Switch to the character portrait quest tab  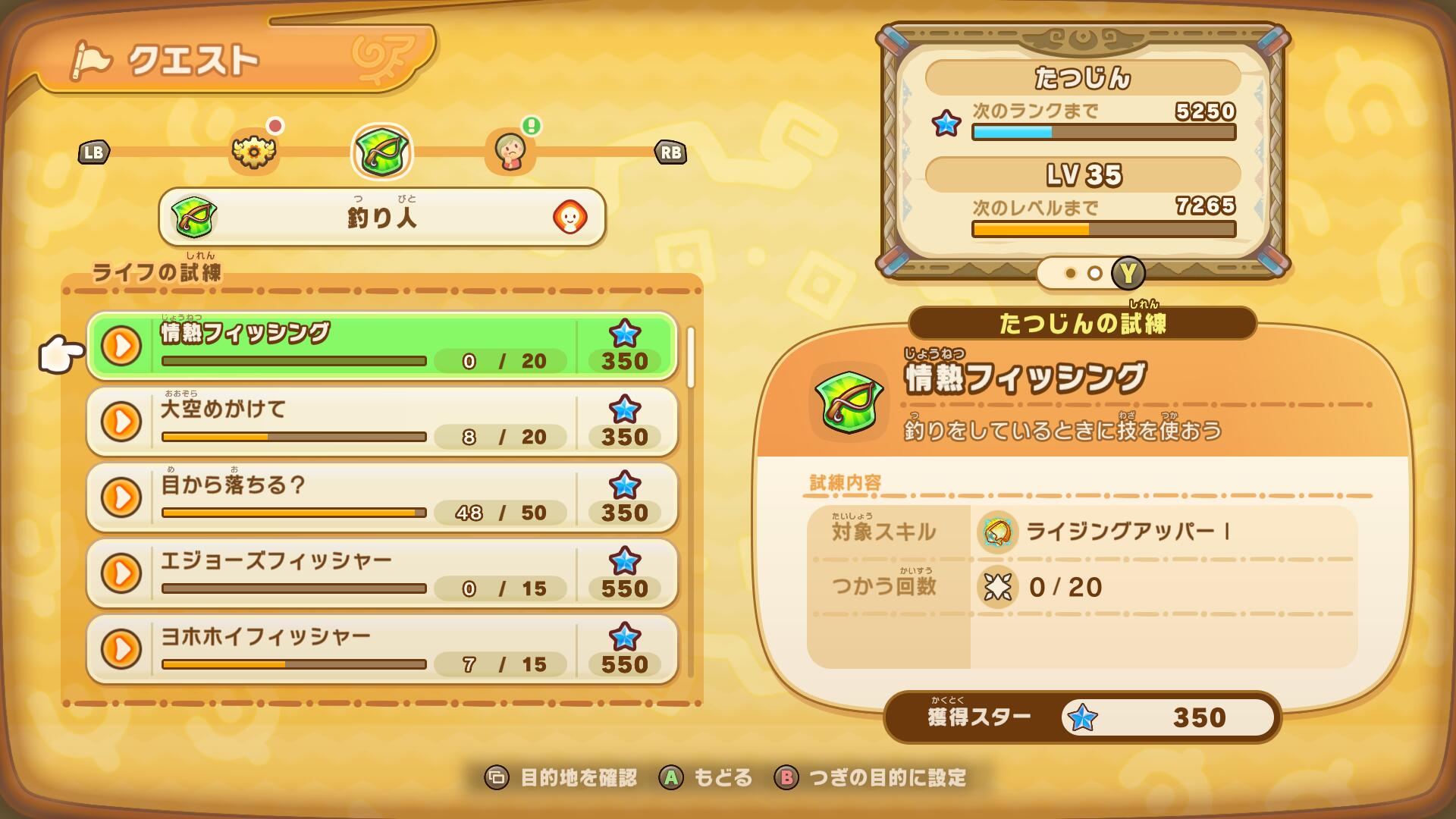(x=510, y=152)
